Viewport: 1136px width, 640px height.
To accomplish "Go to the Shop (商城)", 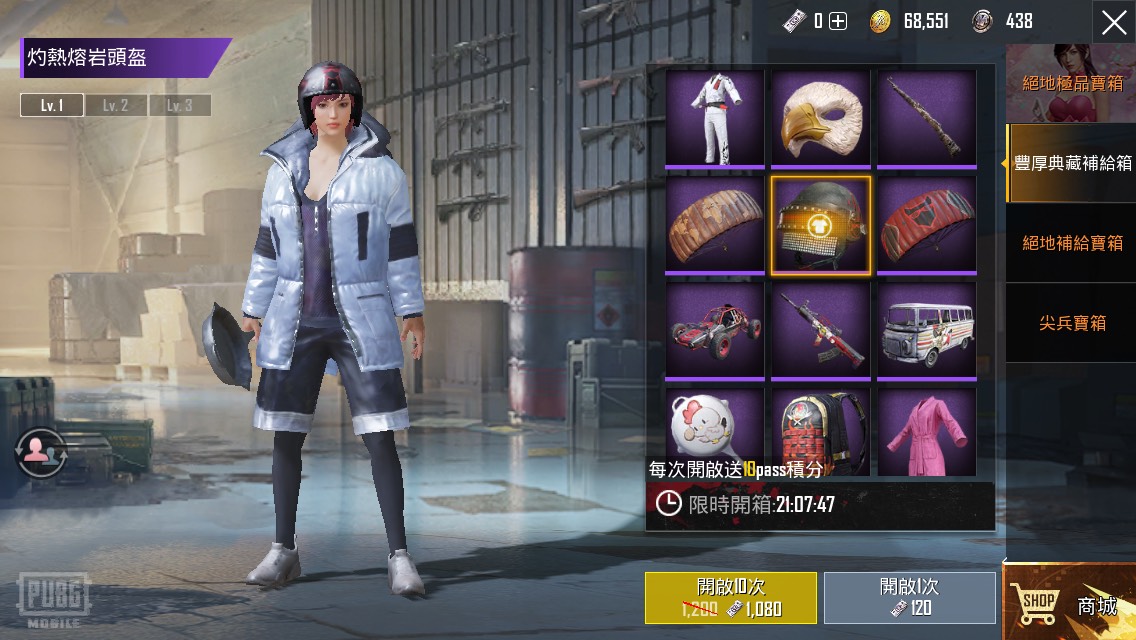I will pyautogui.click(x=1069, y=603).
